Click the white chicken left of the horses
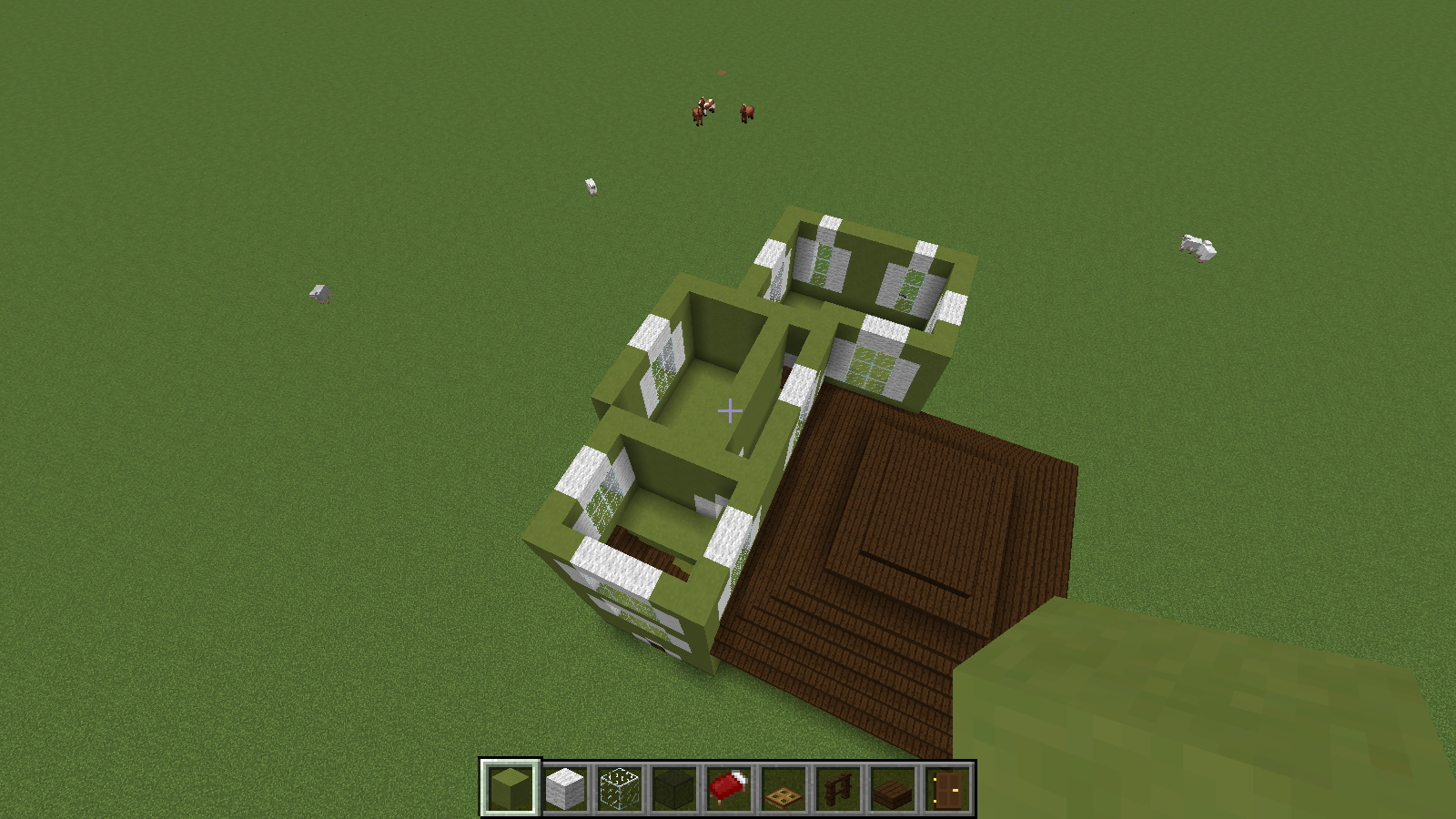The width and height of the screenshot is (1456, 819). 591,187
